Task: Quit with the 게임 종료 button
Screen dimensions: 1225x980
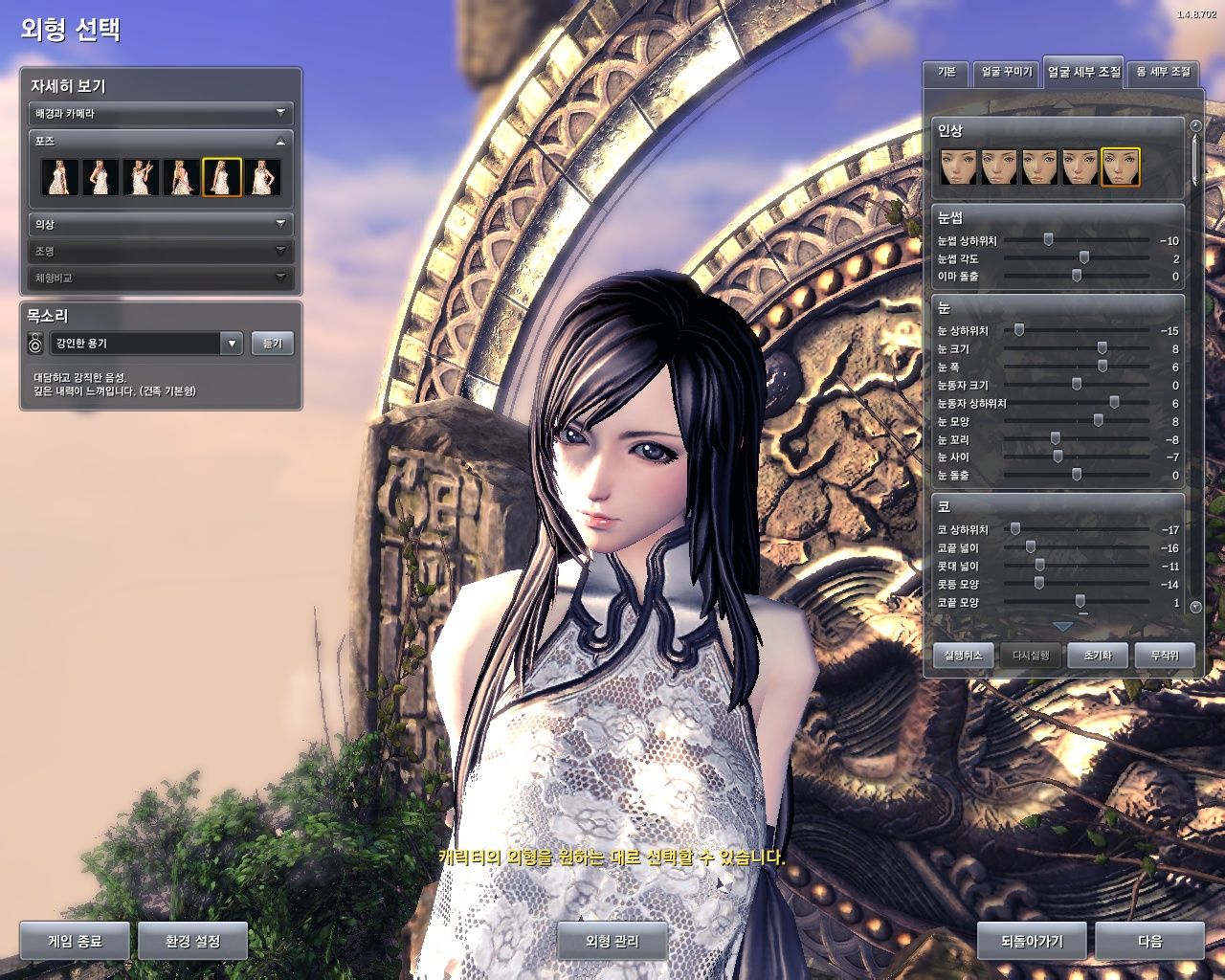Action: pos(76,941)
